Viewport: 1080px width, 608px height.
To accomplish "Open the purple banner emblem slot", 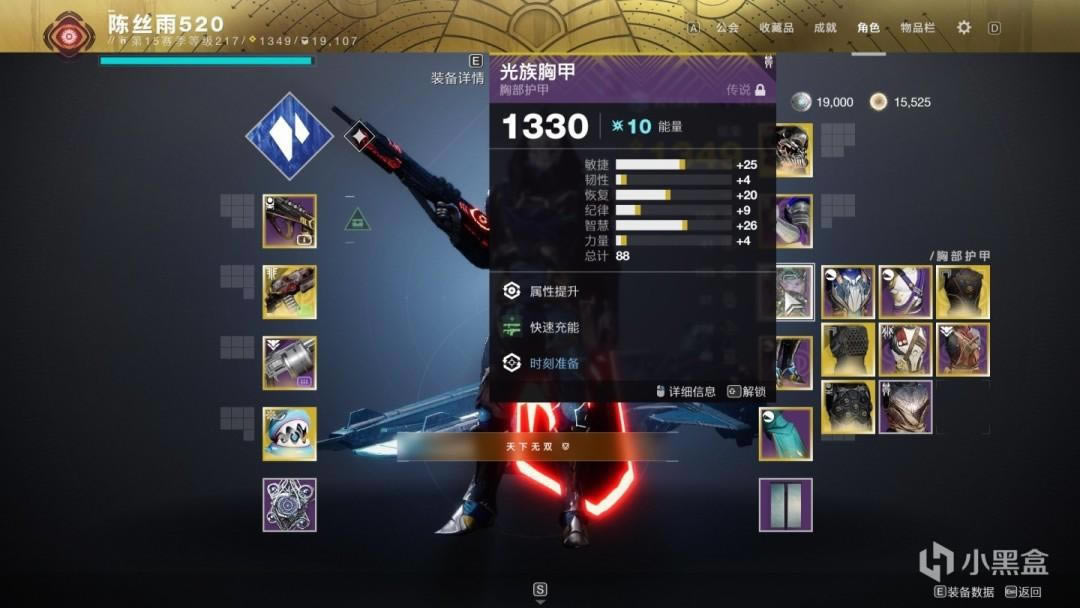I will tap(785, 504).
